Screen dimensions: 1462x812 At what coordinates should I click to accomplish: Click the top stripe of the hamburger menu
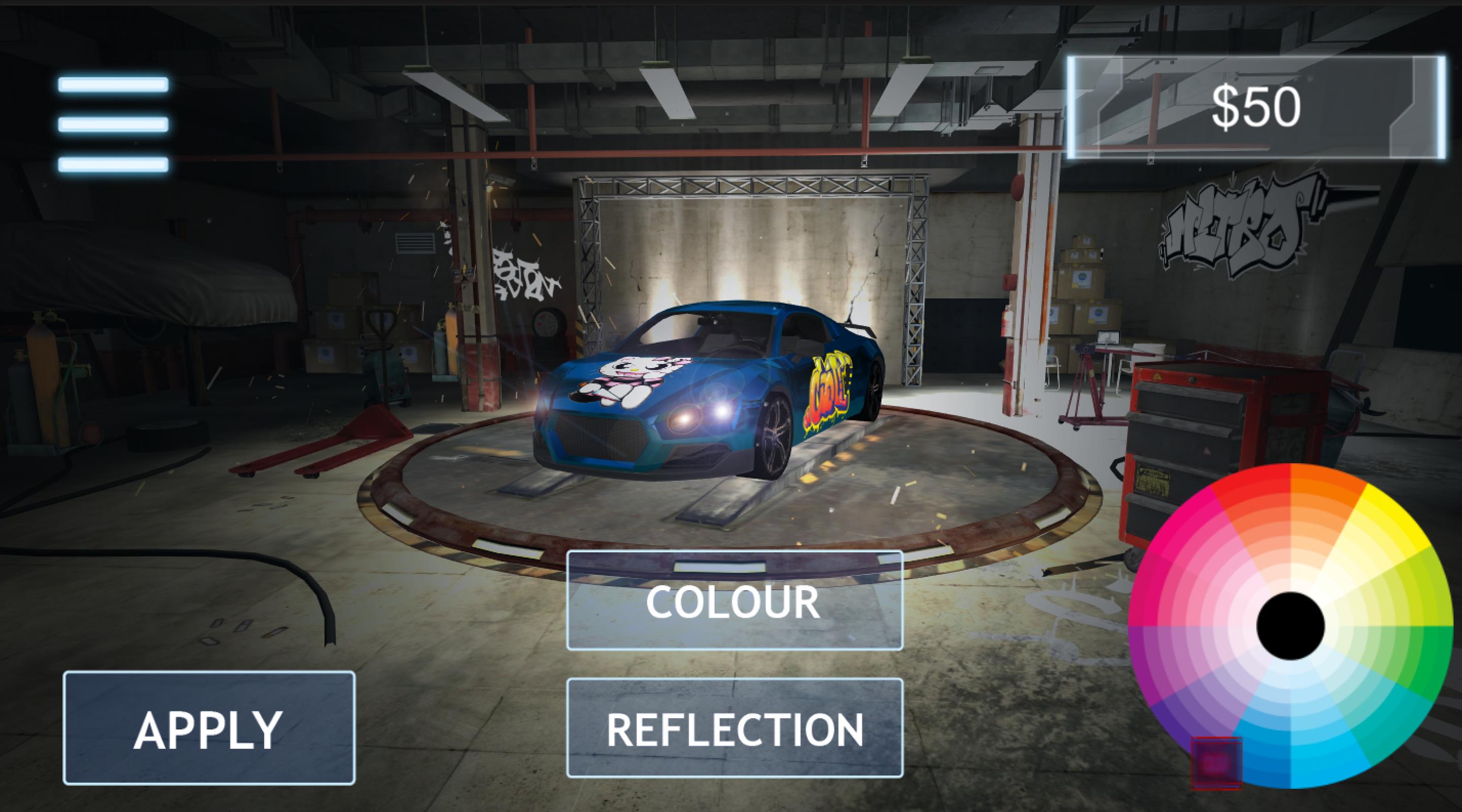(114, 85)
